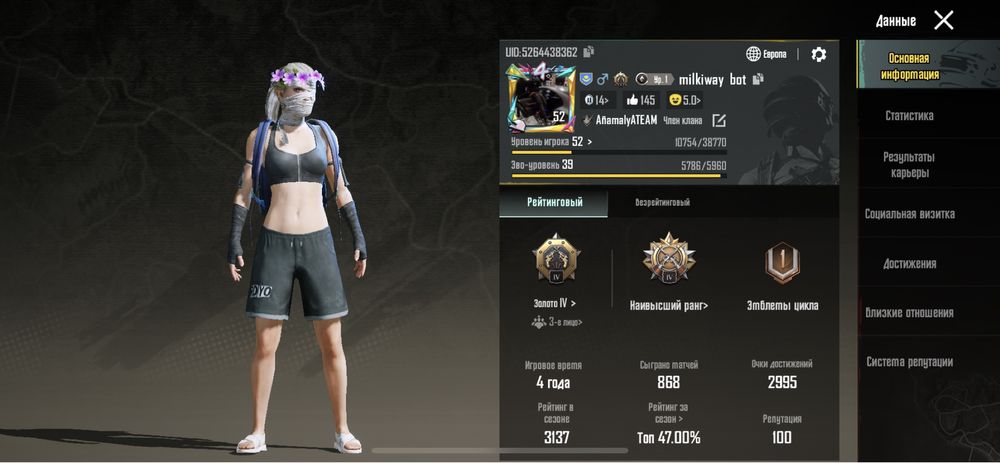Copy the UID number
Viewport: 1000px width, 463px height.
click(x=589, y=52)
